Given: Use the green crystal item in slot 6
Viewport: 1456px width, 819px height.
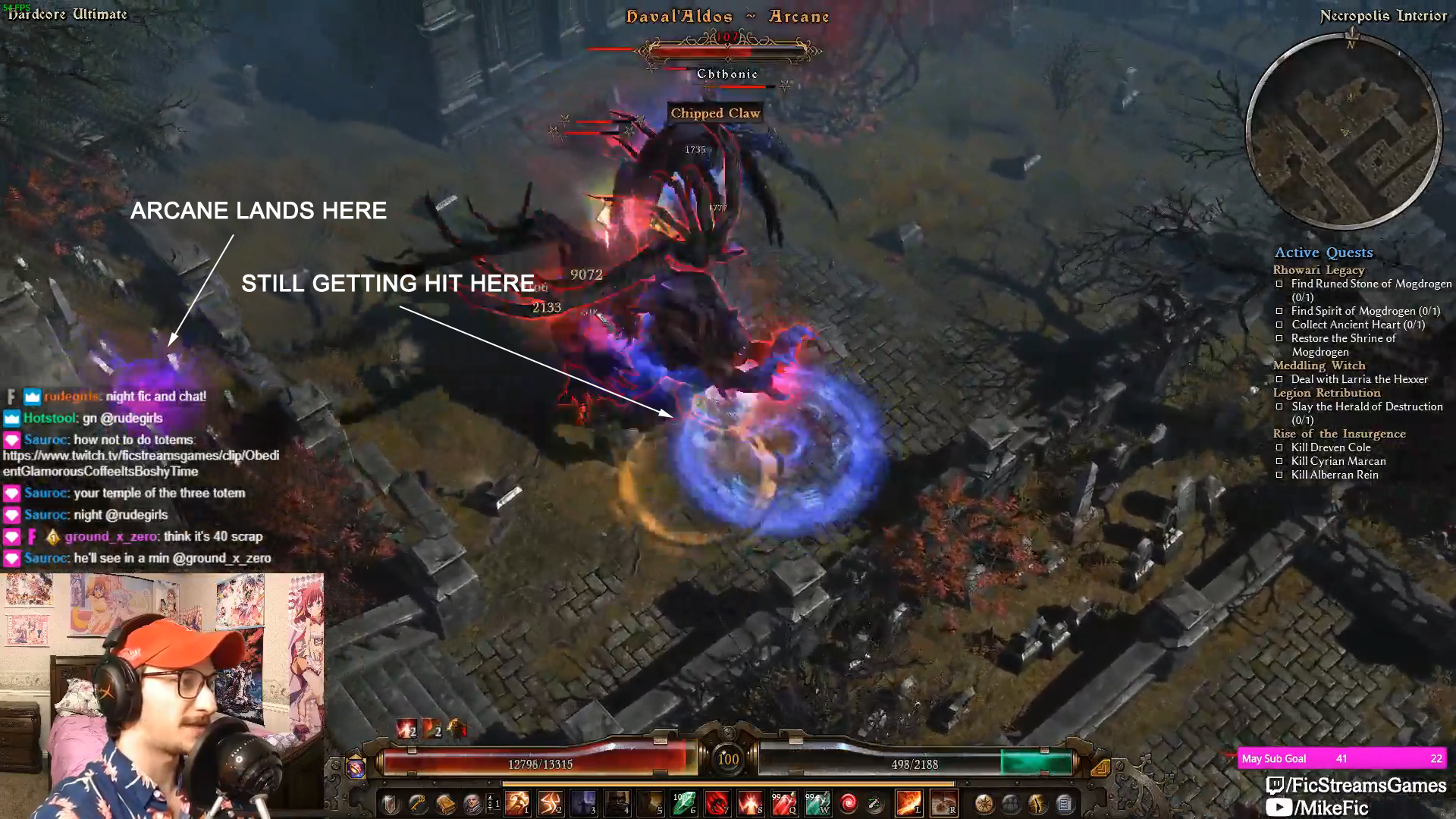Looking at the screenshot, I should tap(683, 803).
